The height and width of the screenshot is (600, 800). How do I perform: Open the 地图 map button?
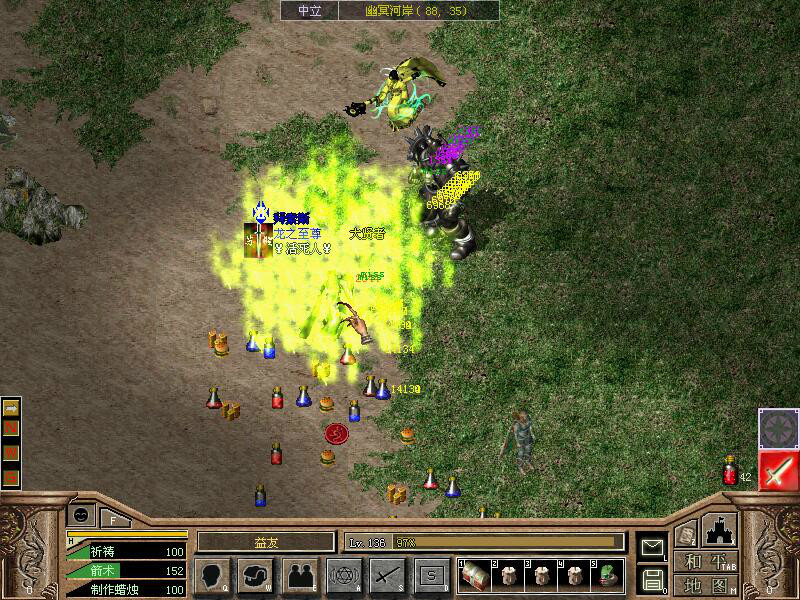coord(706,585)
